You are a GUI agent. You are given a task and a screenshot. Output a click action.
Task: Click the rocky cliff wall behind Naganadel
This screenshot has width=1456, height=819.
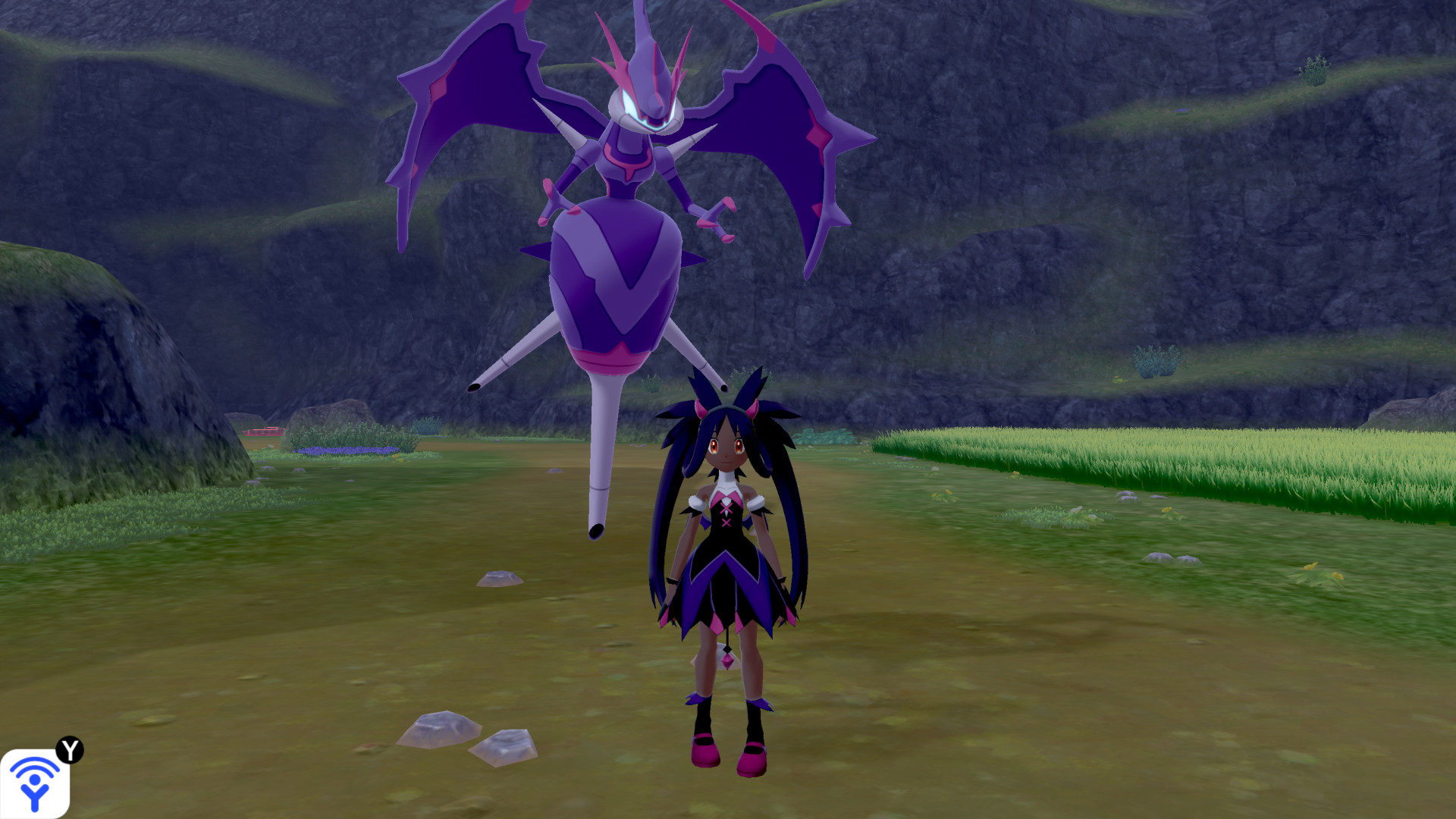tap(986, 190)
